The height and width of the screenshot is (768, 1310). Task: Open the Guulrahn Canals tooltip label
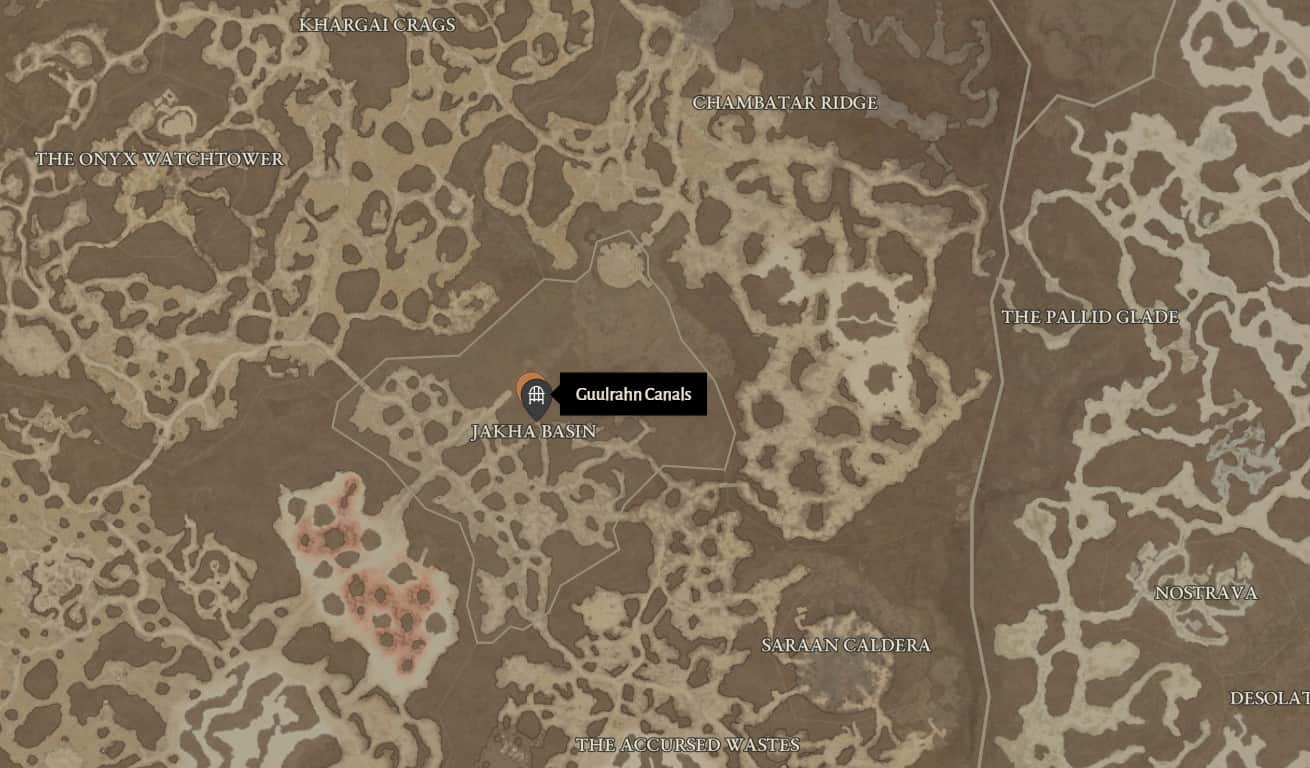633,394
